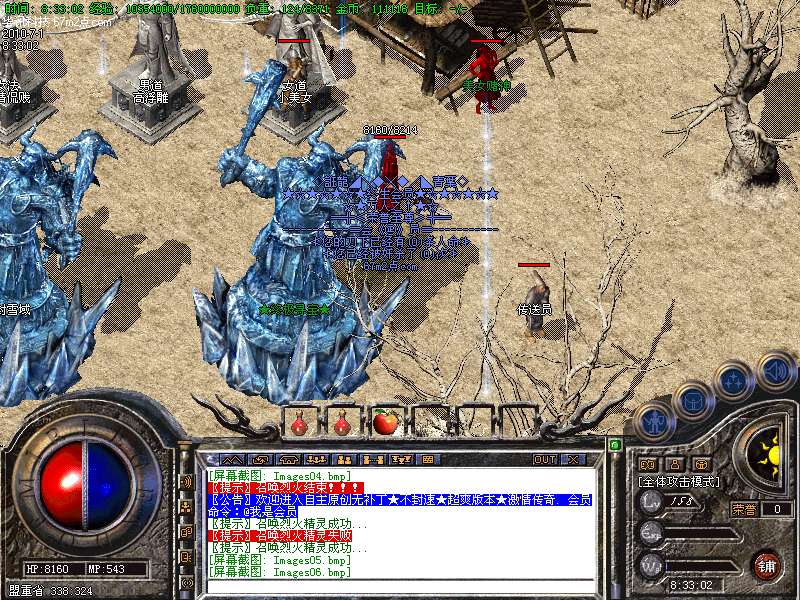Open the character status round button

653,420
